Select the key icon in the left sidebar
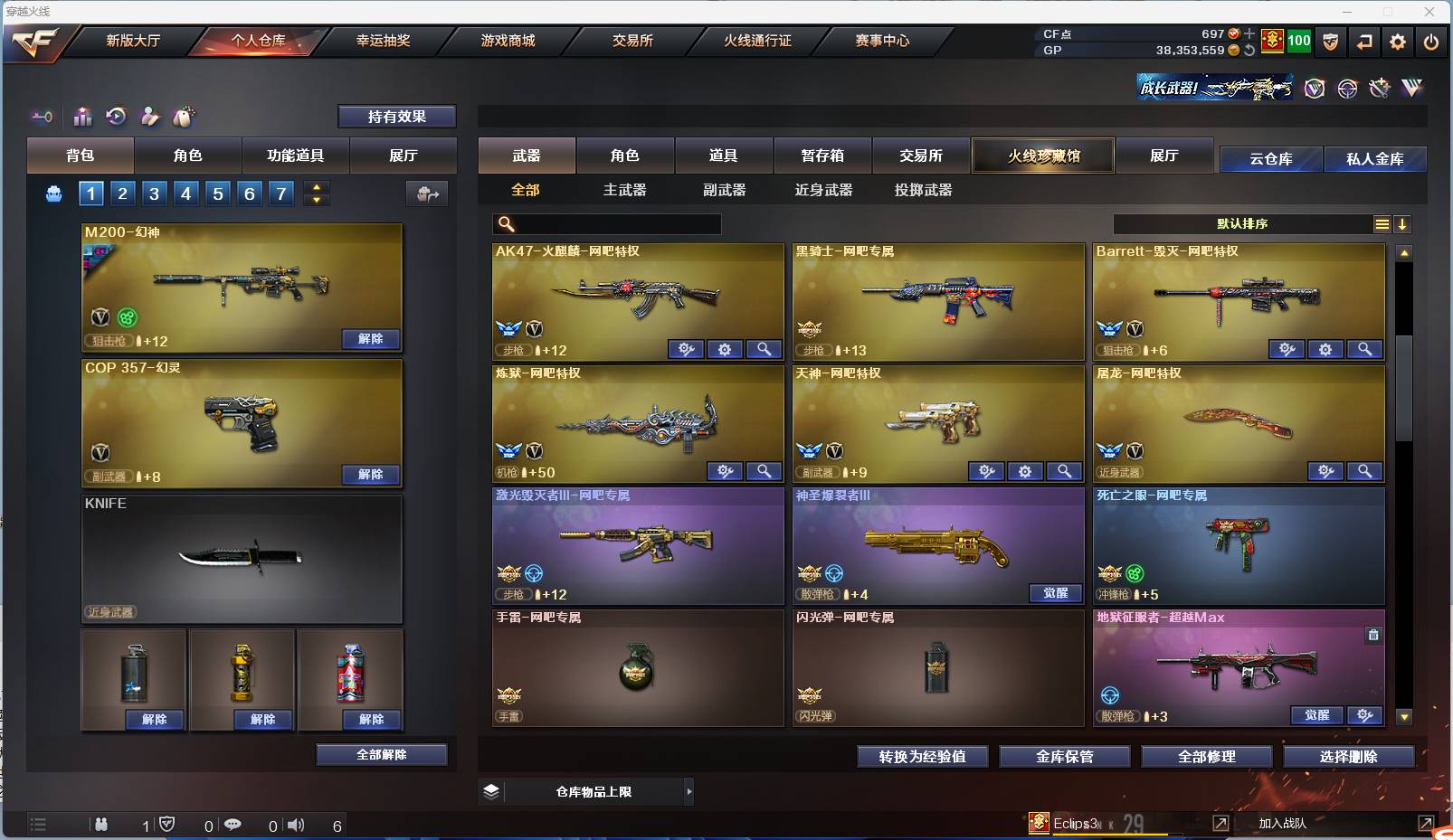The height and width of the screenshot is (840, 1453). [42, 116]
